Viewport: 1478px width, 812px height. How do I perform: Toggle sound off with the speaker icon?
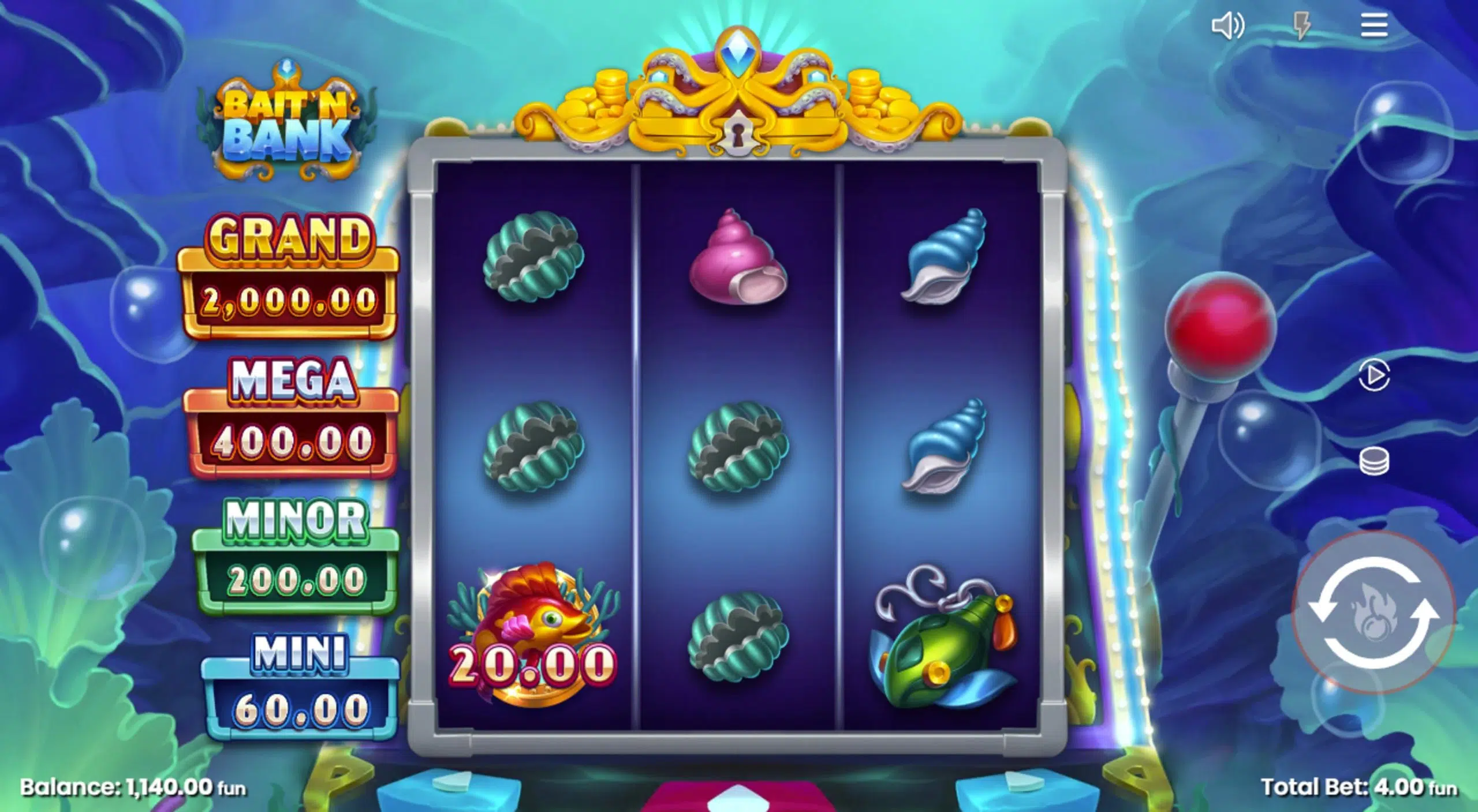(x=1229, y=24)
